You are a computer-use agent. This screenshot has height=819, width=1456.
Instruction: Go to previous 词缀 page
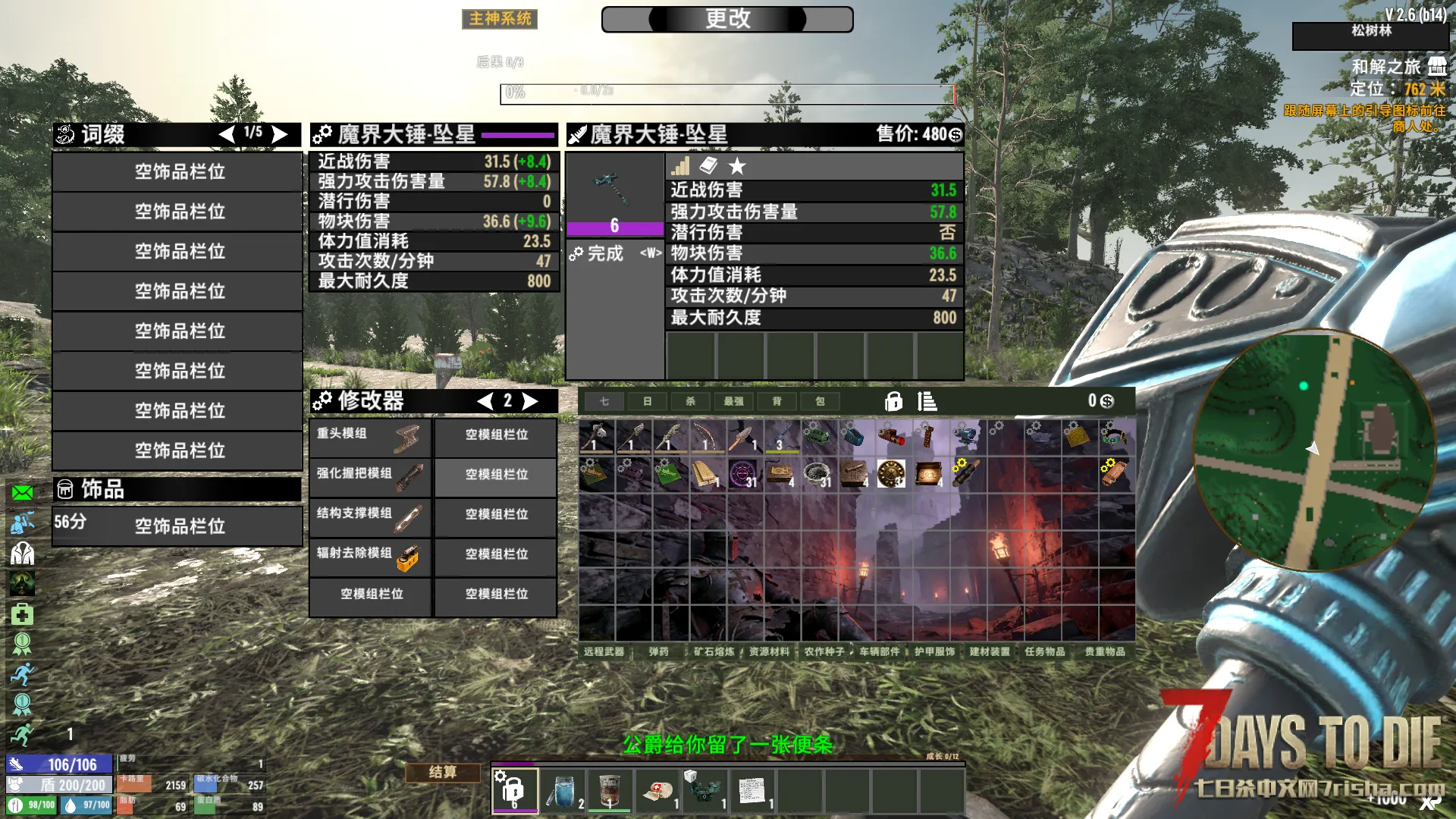pos(227,134)
